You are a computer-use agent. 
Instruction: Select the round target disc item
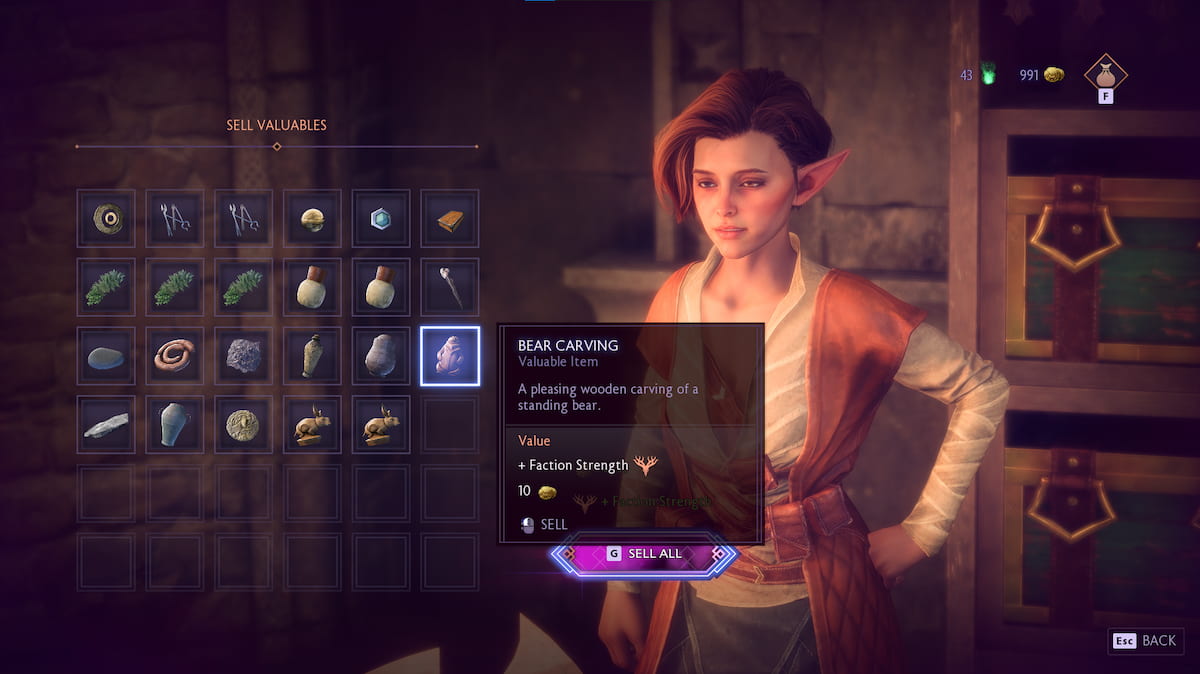coord(106,218)
